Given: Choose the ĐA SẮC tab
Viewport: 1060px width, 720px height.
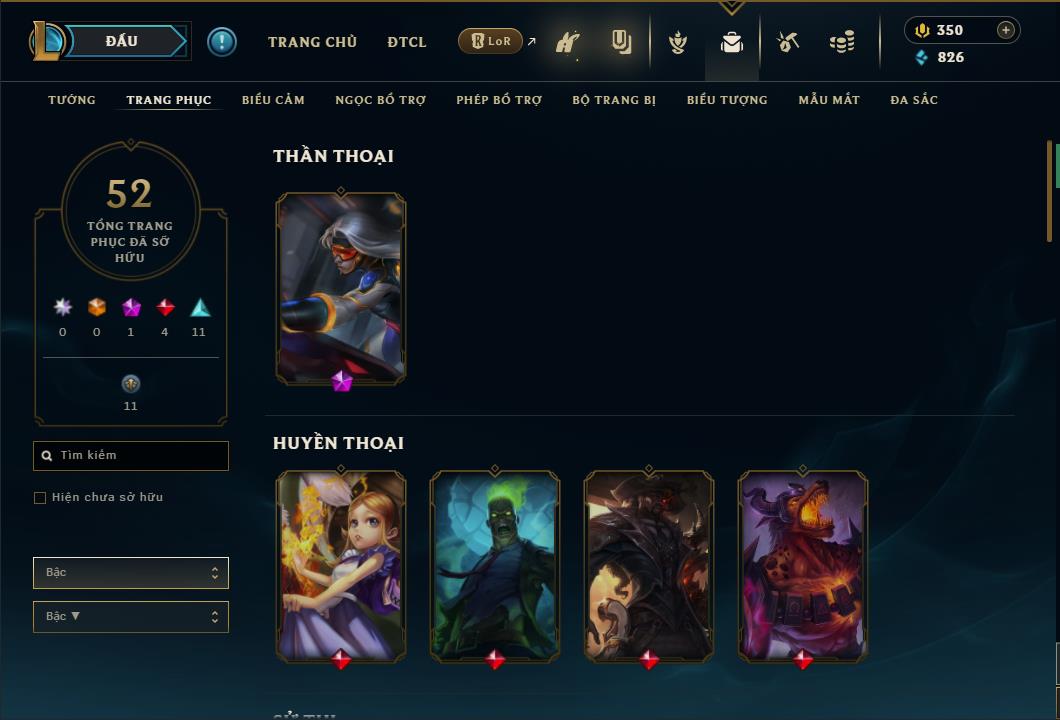Looking at the screenshot, I should (x=914, y=100).
